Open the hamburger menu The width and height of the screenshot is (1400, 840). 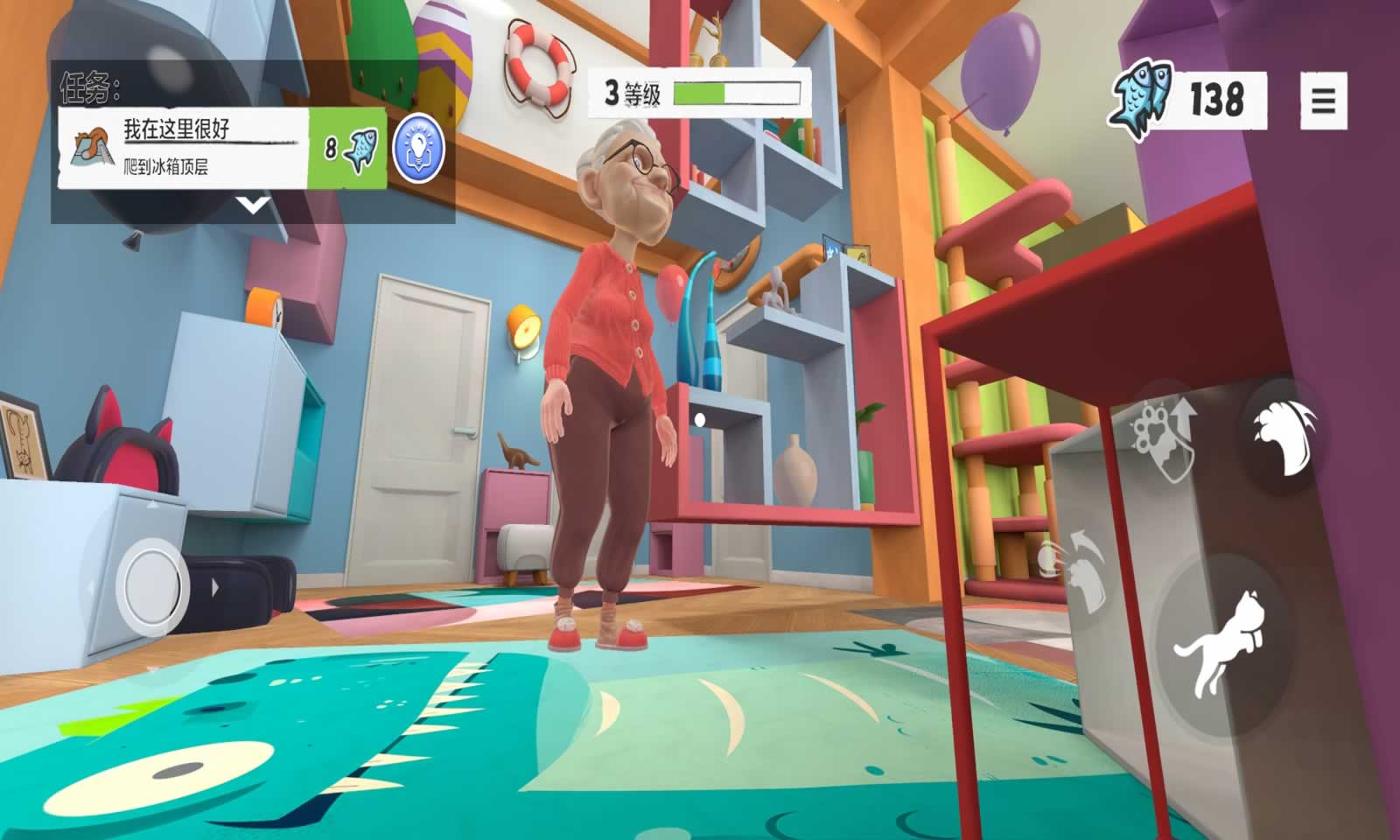pos(1323,101)
